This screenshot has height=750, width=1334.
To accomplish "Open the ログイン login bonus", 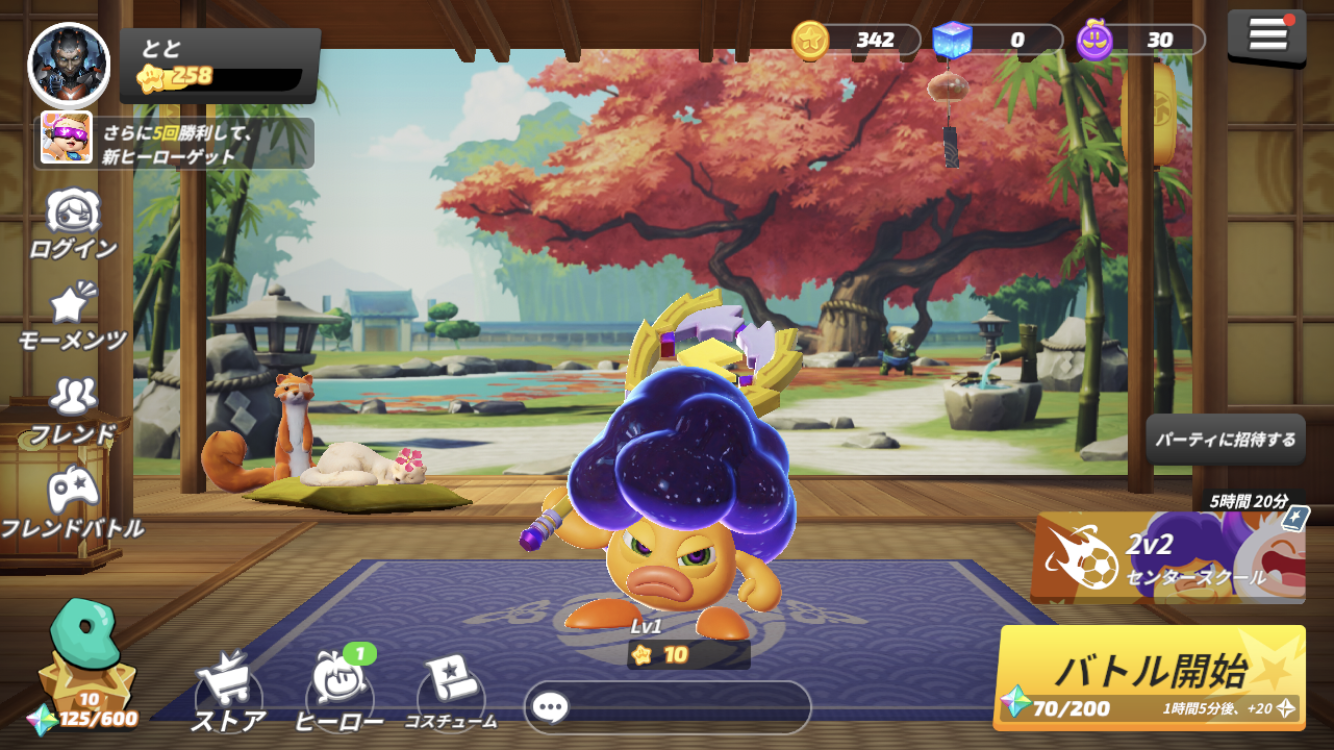I will 73,224.
